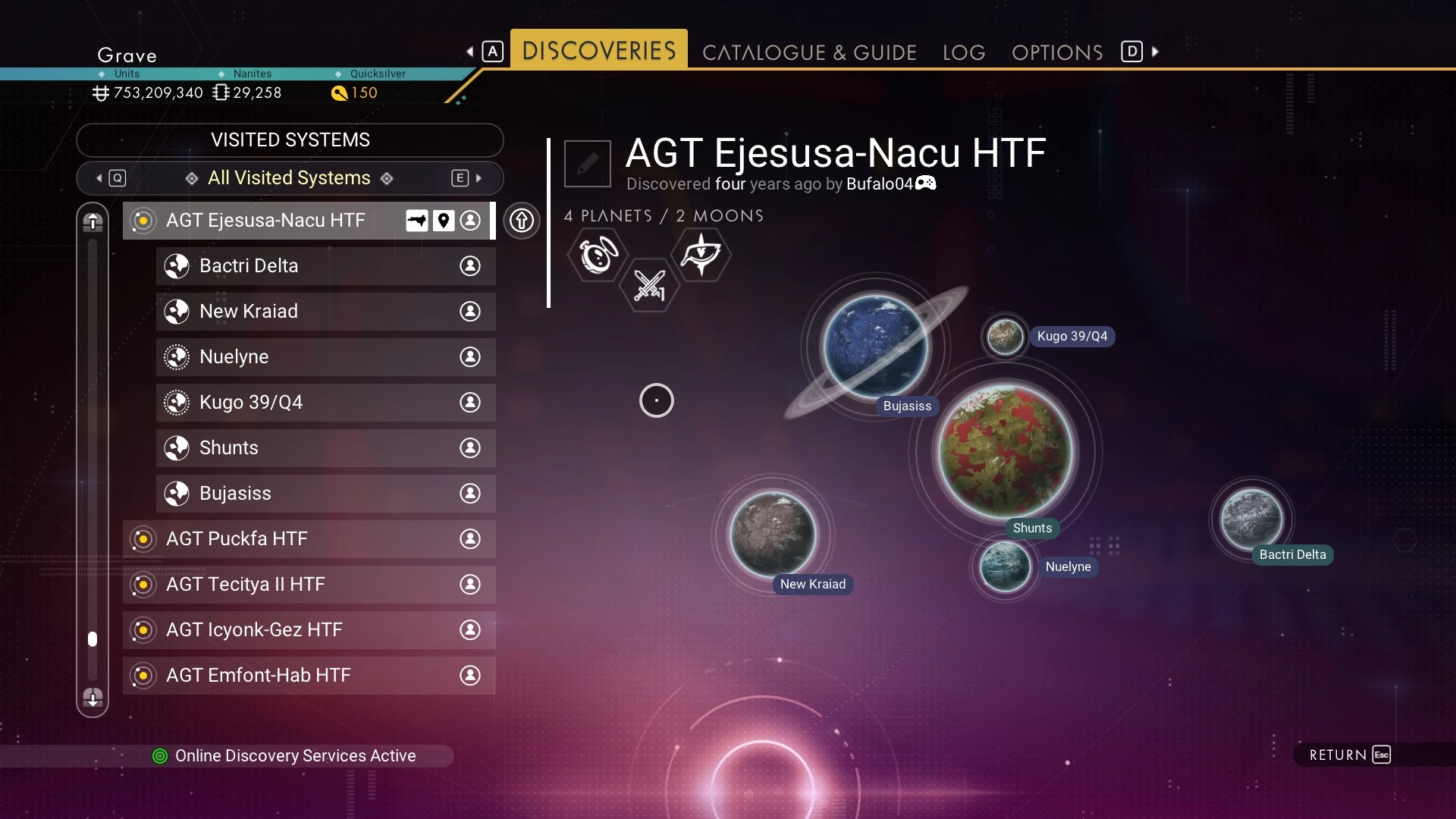The width and height of the screenshot is (1456, 819).
Task: Open the Kugo 39/Q4 list row
Action: [x=251, y=403]
